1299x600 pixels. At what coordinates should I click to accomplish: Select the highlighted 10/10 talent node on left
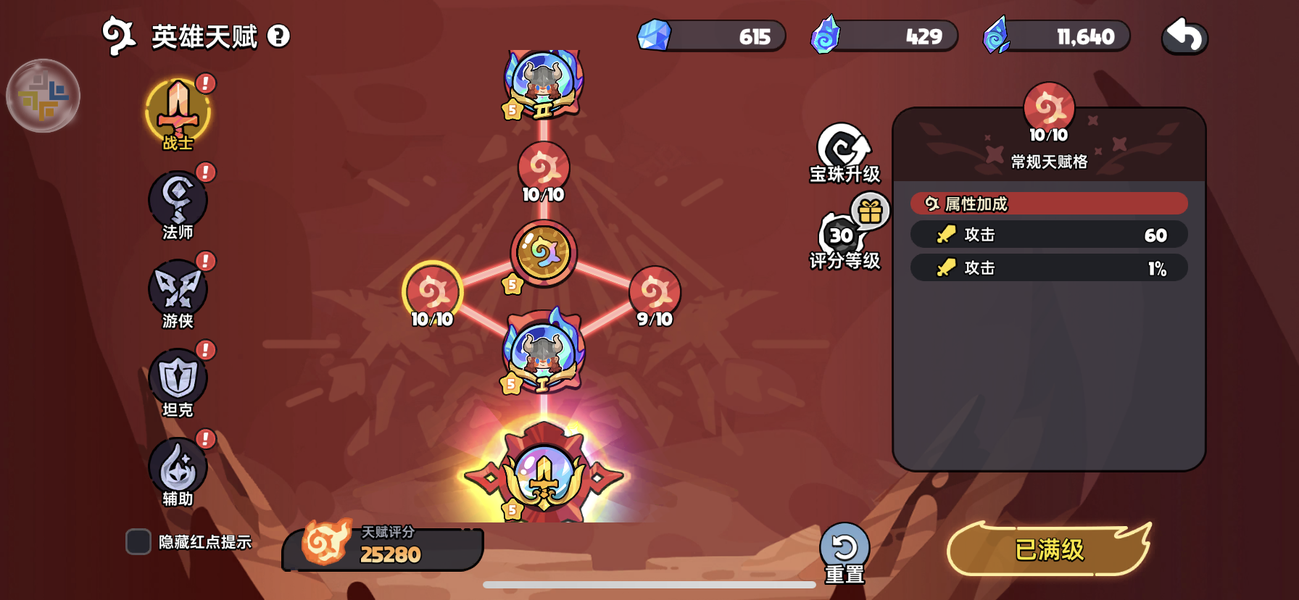[432, 292]
